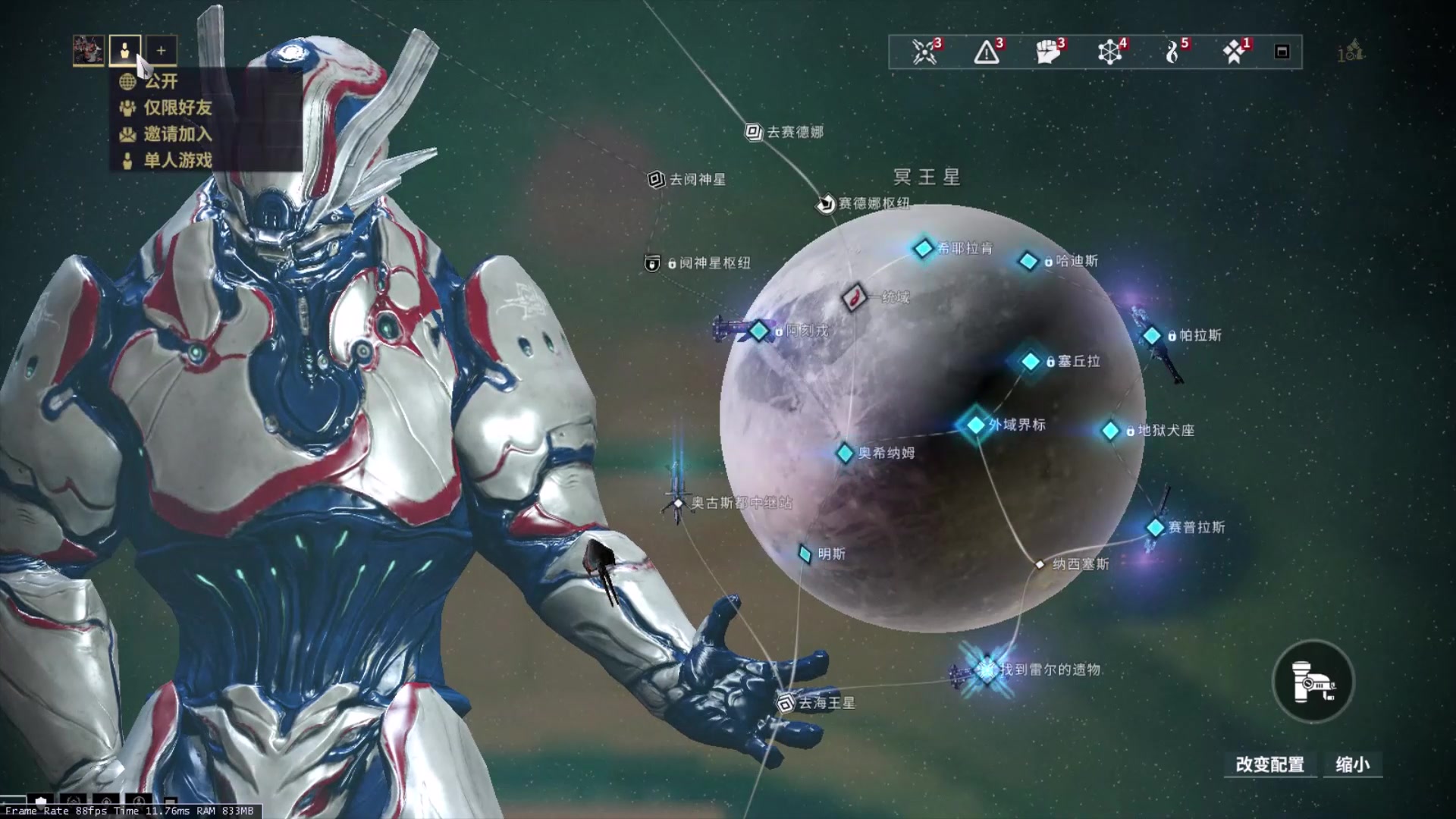Select the 奥古斯都中继站 relay node
Image resolution: width=1456 pixels, height=819 pixels.
[679, 503]
